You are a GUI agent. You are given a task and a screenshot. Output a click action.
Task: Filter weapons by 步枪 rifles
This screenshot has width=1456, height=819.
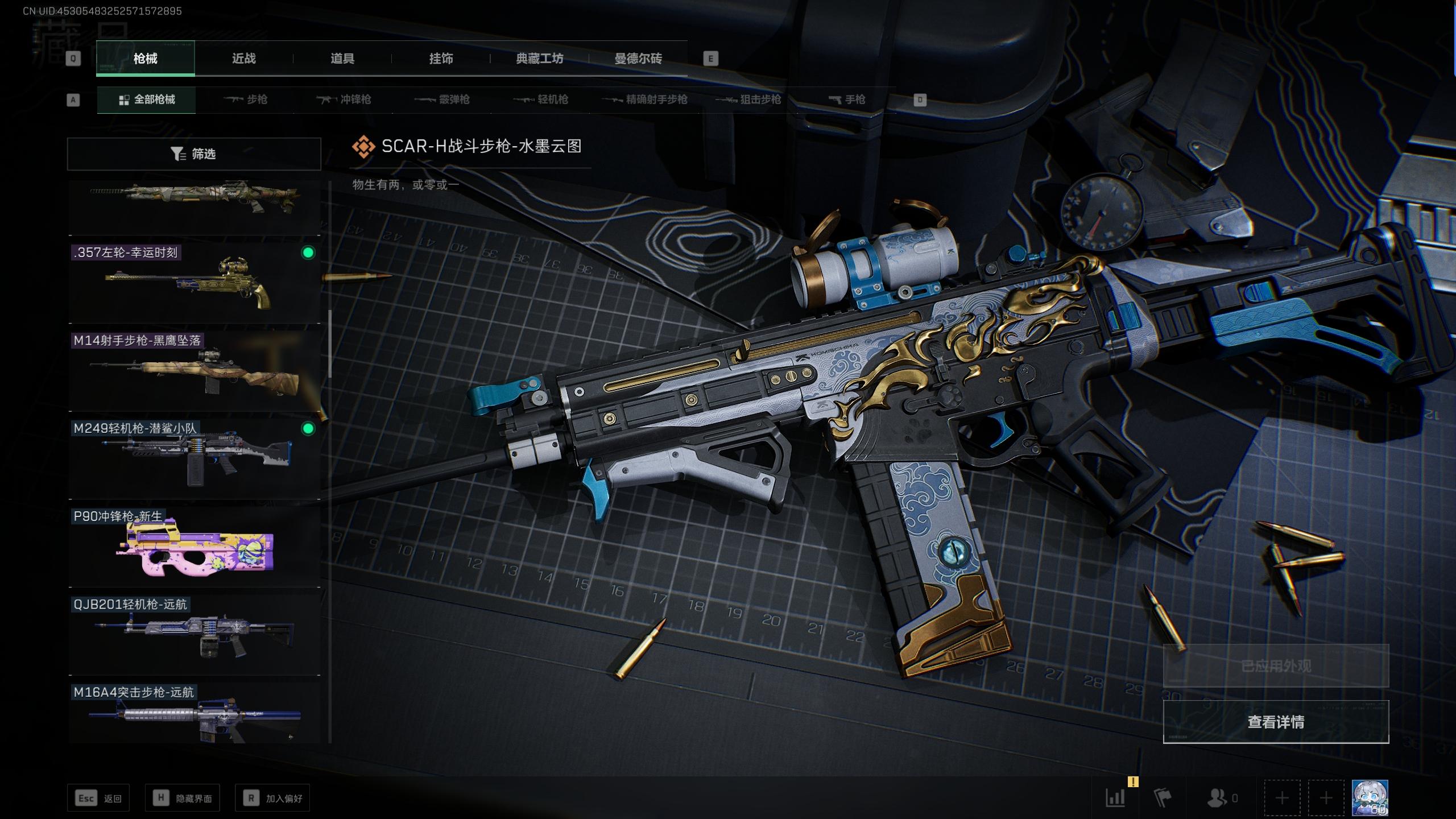coord(246,100)
